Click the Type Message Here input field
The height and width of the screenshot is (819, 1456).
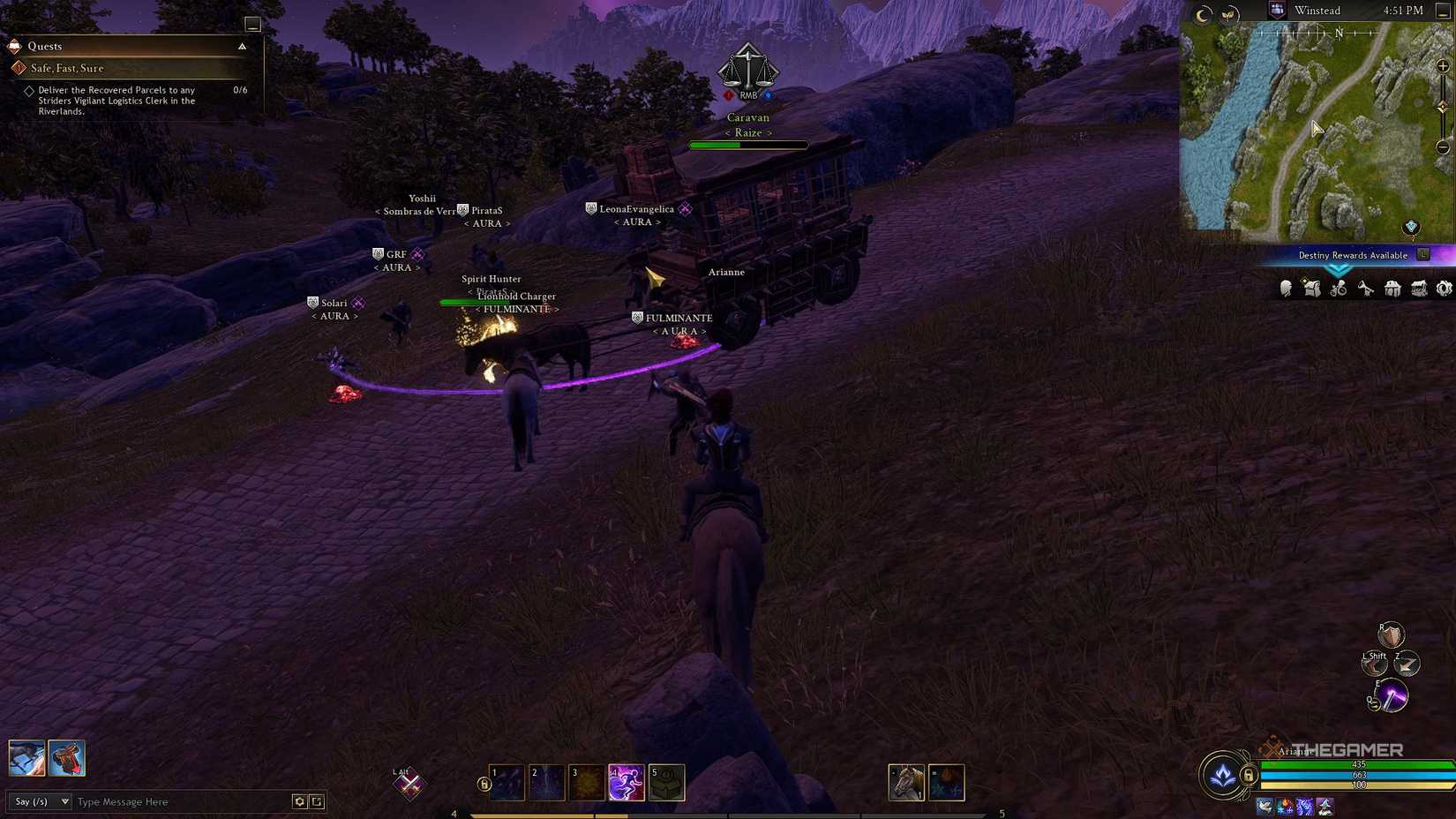159,801
